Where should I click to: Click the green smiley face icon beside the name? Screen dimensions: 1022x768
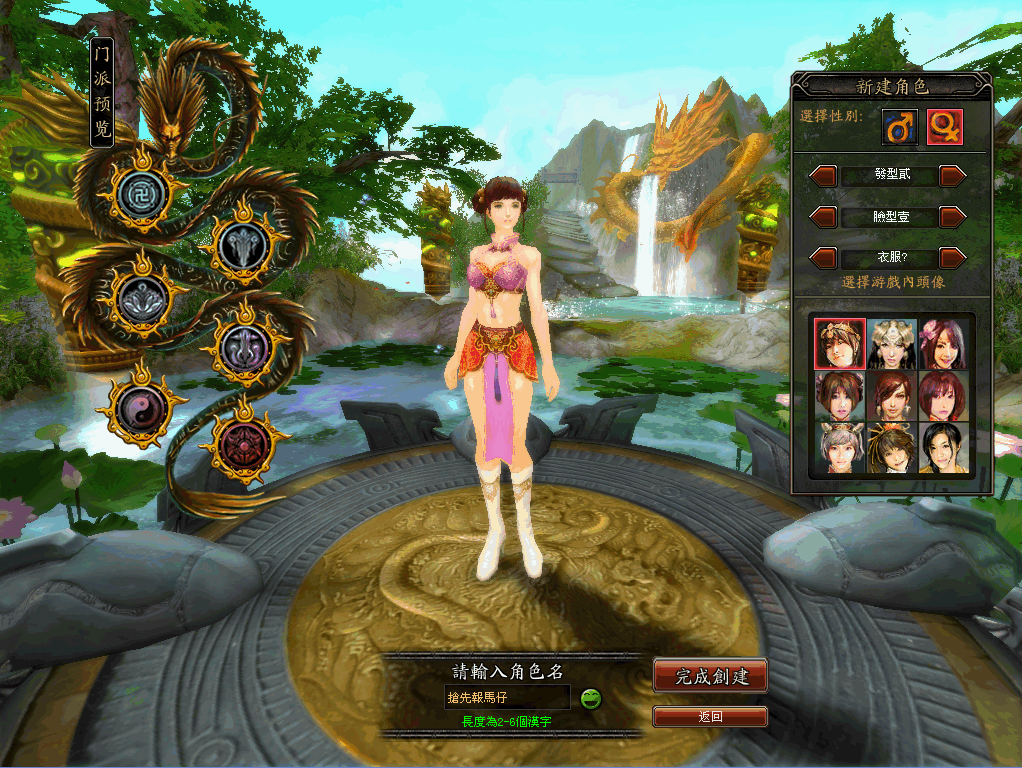(591, 698)
